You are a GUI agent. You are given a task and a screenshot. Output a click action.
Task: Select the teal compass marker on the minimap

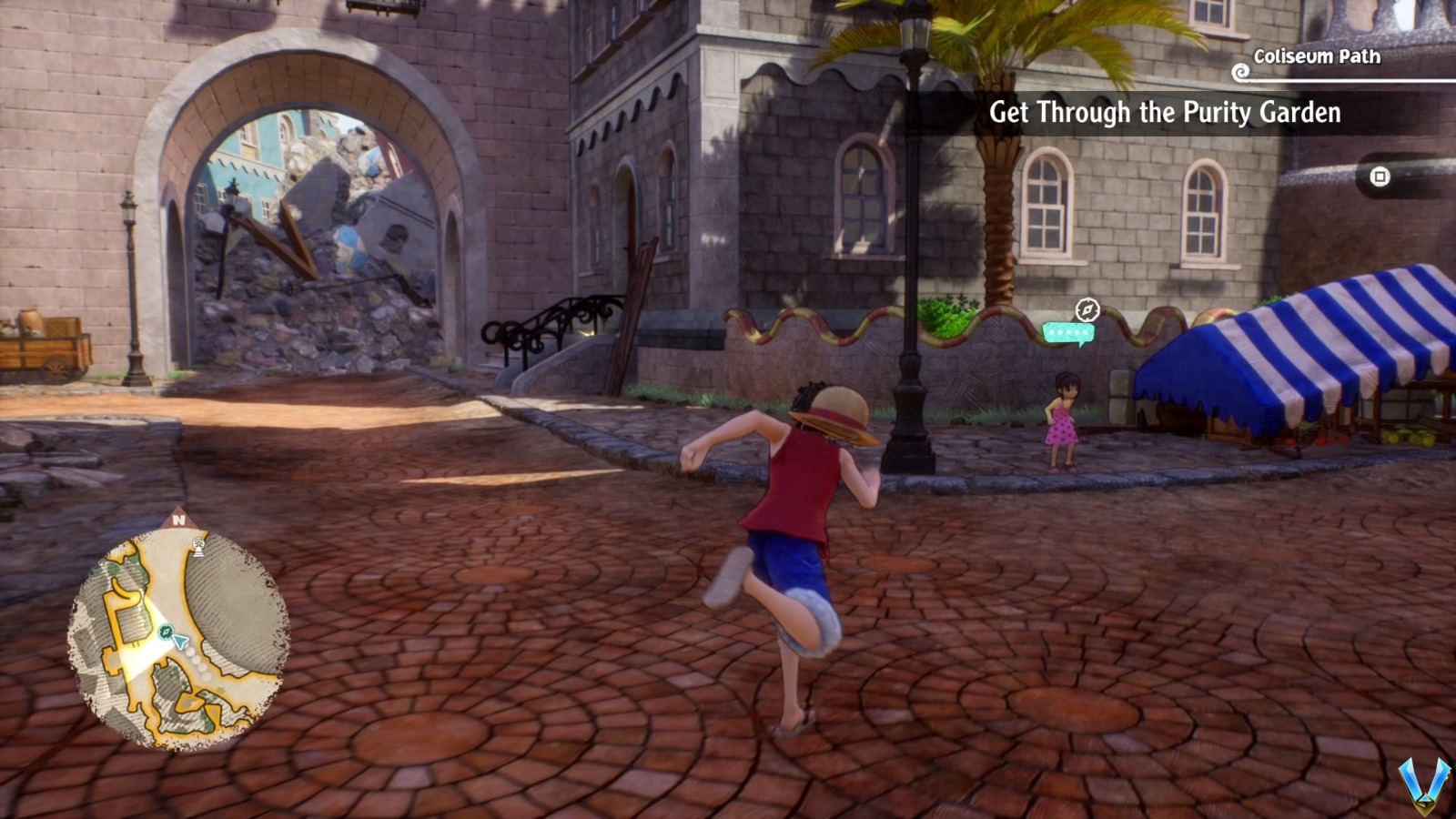[167, 632]
